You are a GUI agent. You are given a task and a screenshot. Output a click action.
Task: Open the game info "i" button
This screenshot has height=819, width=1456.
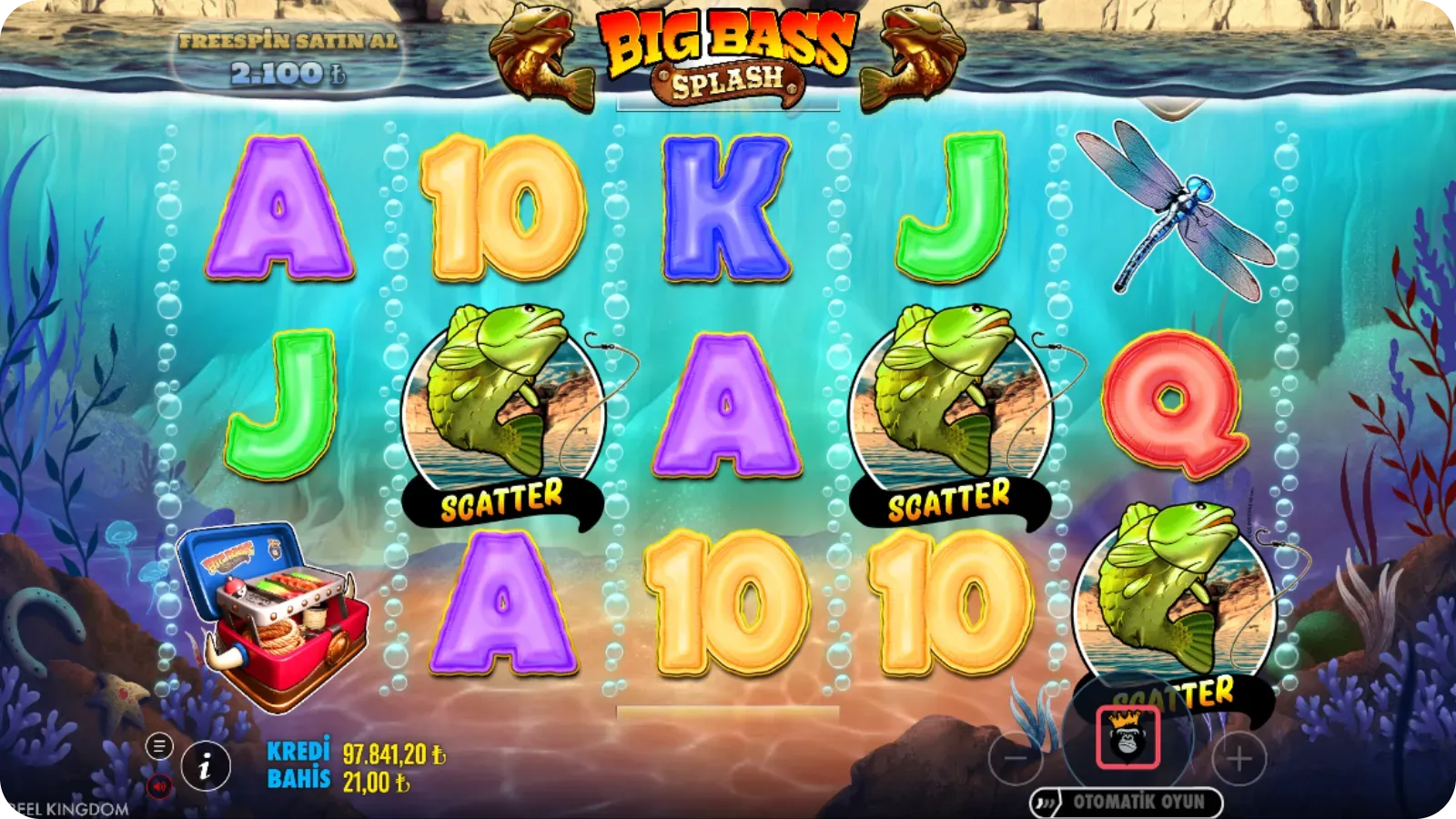204,768
